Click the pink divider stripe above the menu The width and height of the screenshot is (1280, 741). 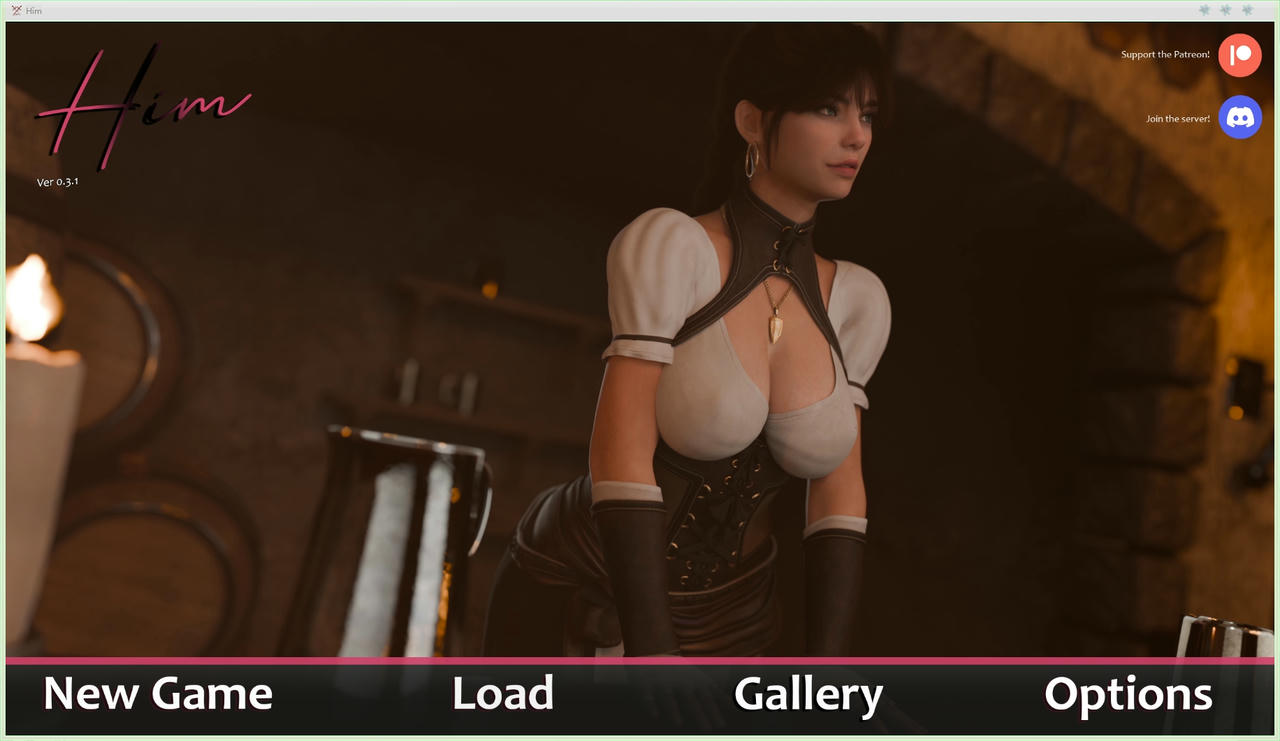click(x=640, y=660)
